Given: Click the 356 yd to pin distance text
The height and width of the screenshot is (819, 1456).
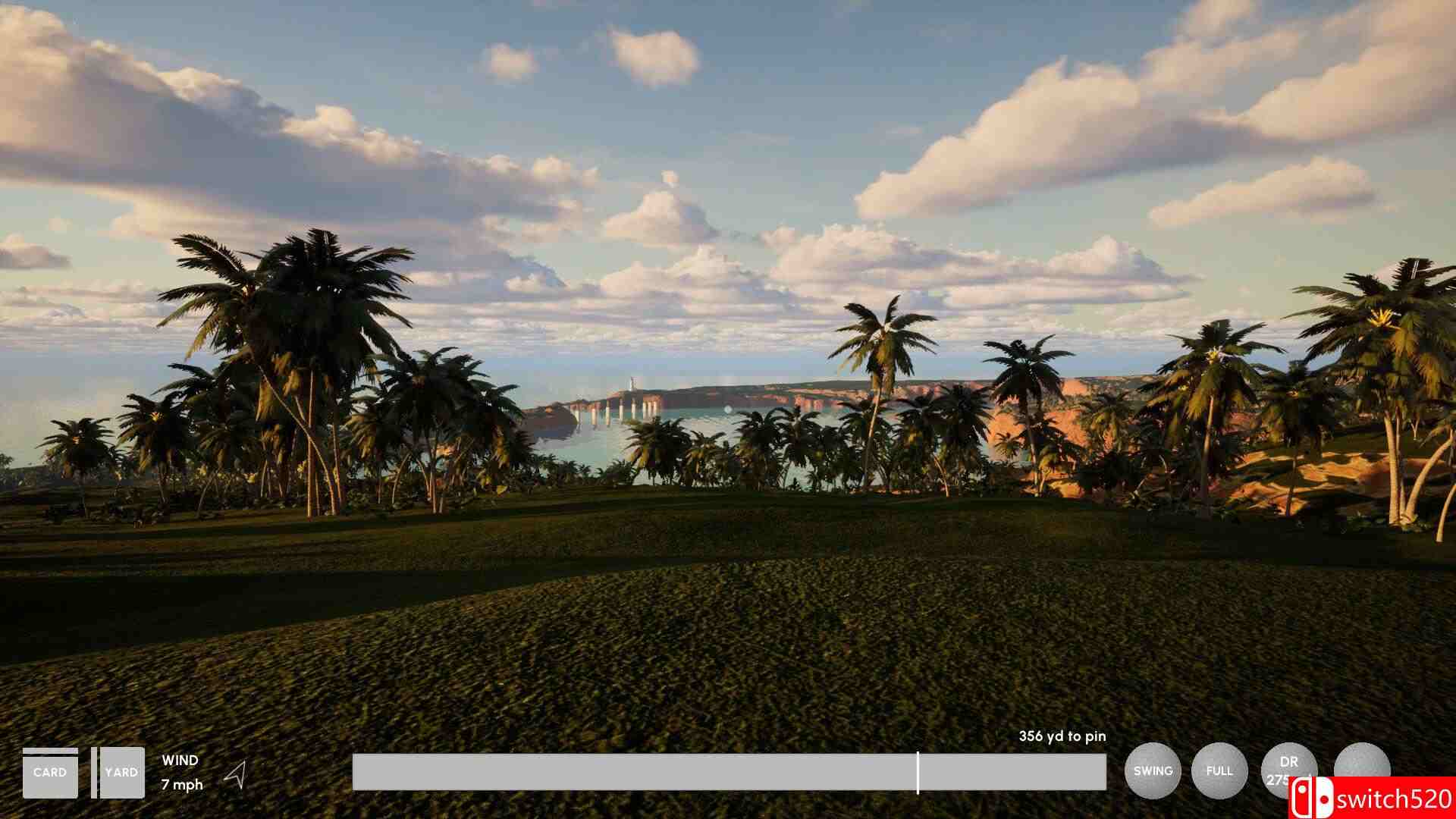Looking at the screenshot, I should 1062,736.
